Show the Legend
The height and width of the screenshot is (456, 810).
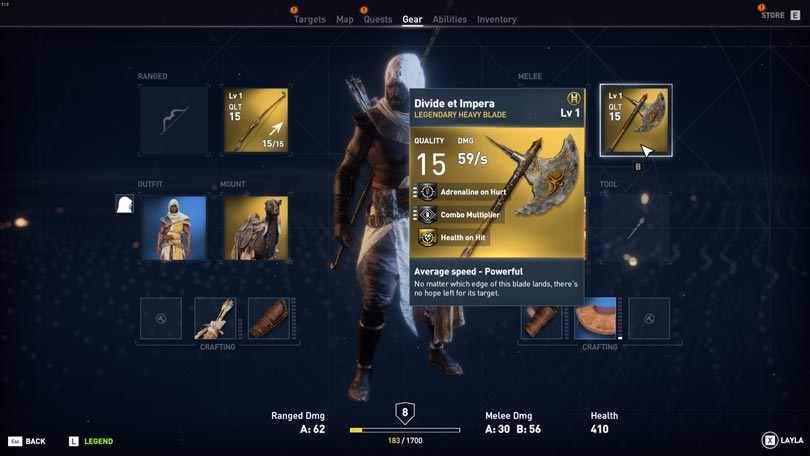90,441
